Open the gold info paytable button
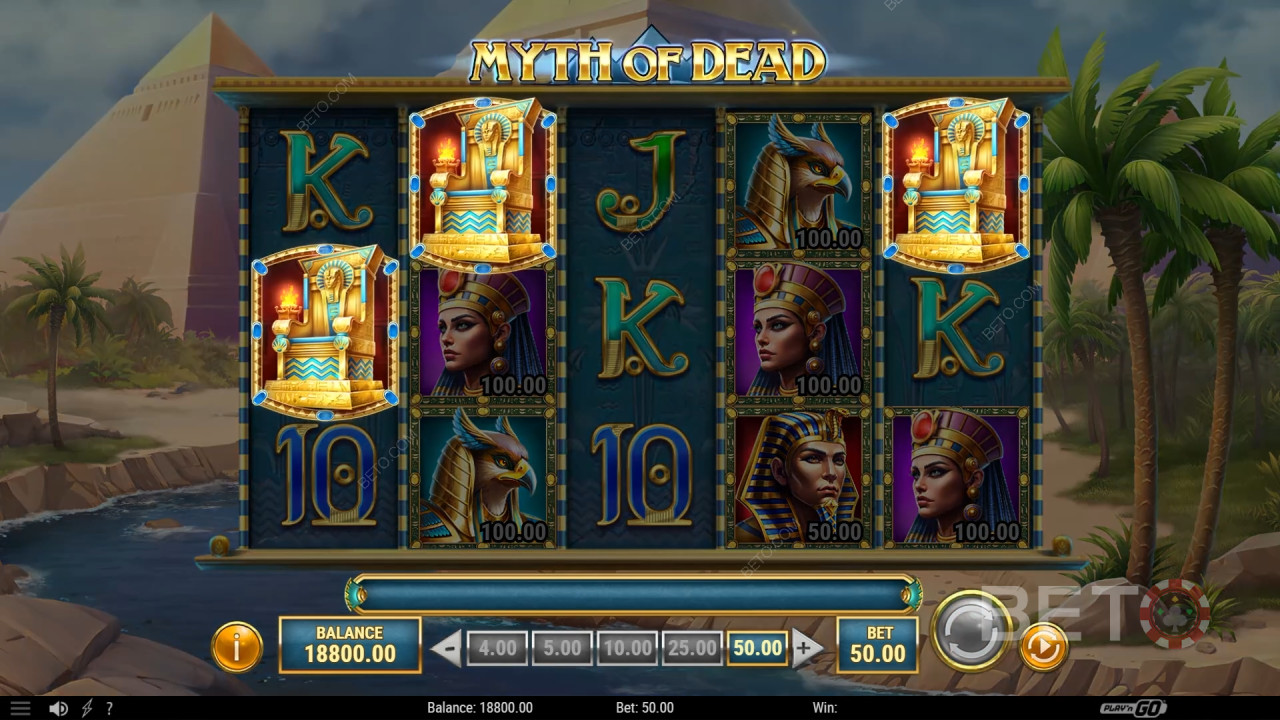This screenshot has height=720, width=1280. [x=237, y=647]
